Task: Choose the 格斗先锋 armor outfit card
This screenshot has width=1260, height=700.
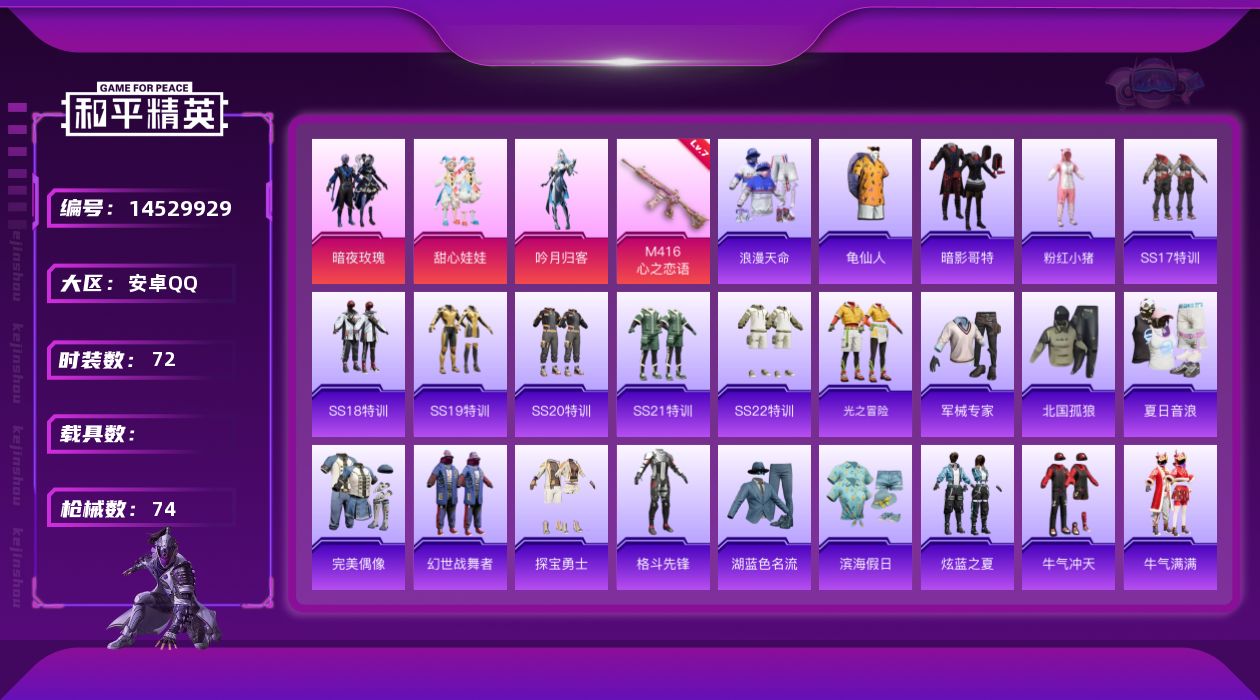Action: 663,516
